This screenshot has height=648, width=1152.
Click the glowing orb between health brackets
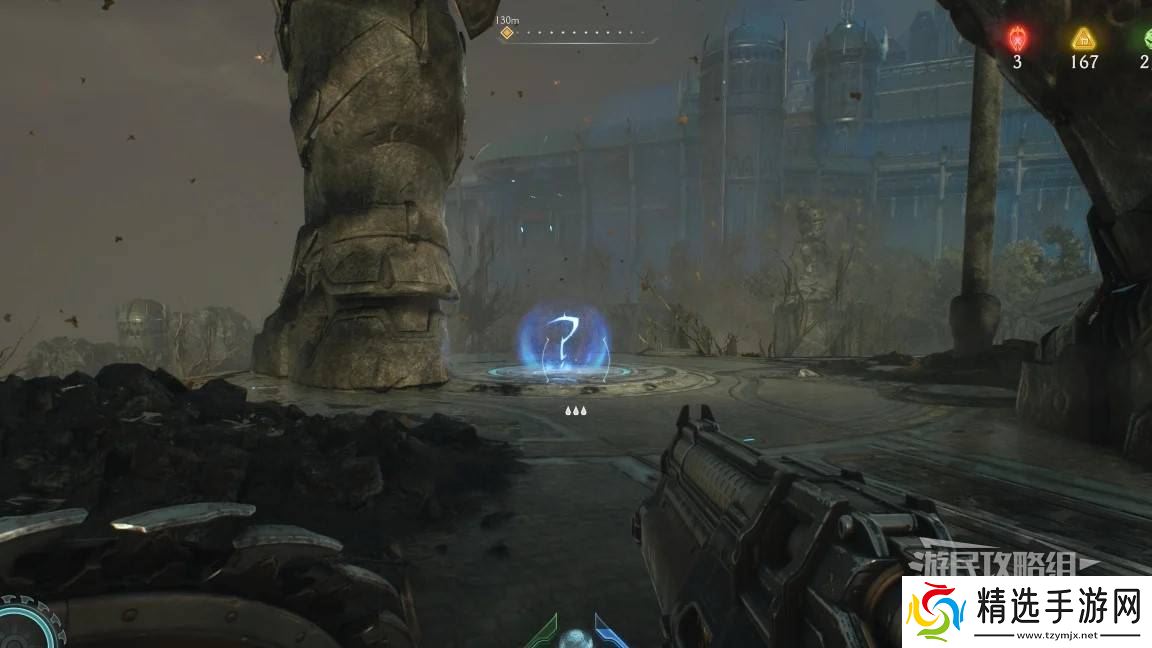pyautogui.click(x=575, y=638)
